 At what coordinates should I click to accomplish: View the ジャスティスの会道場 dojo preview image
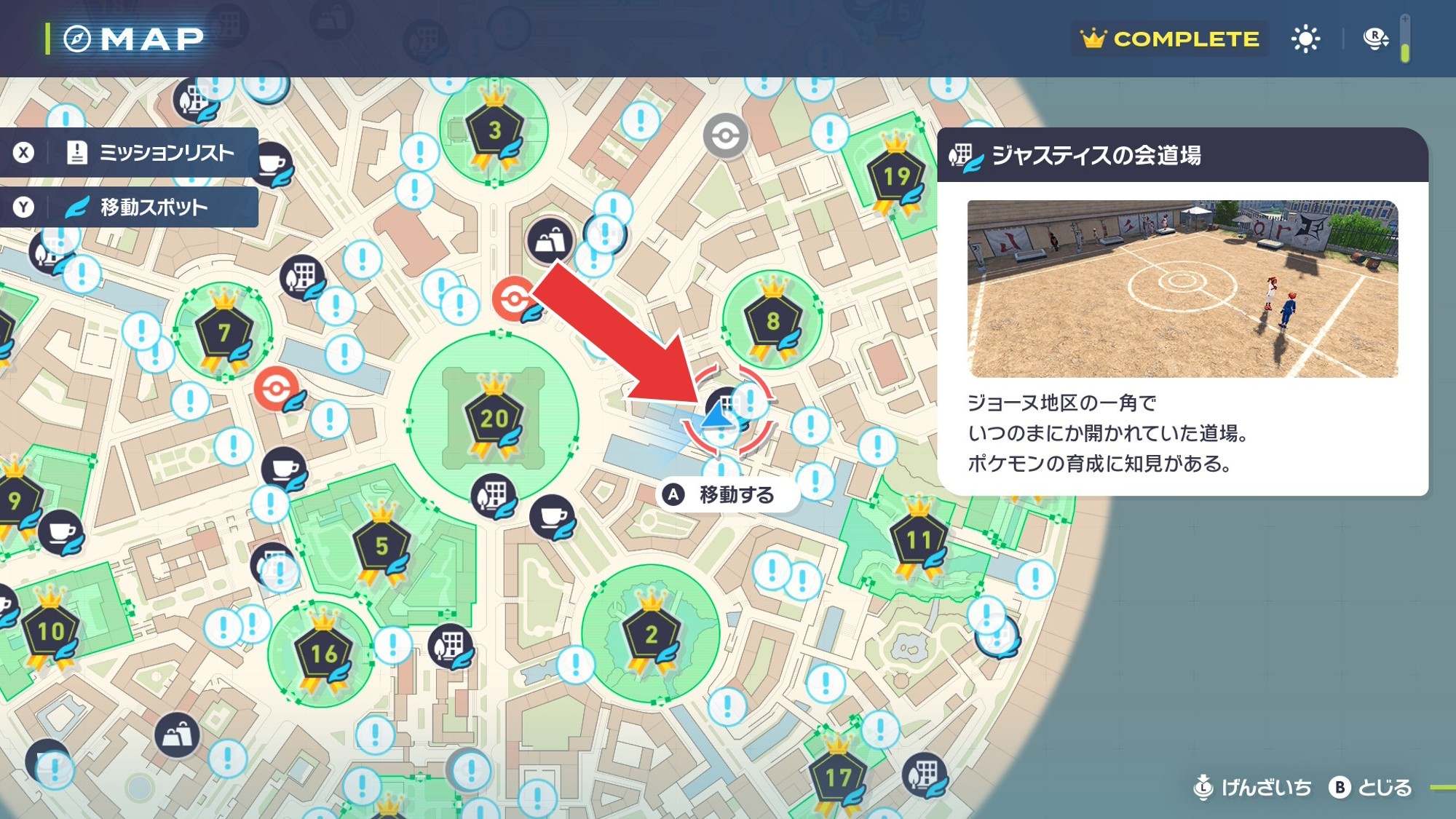pos(1182,289)
